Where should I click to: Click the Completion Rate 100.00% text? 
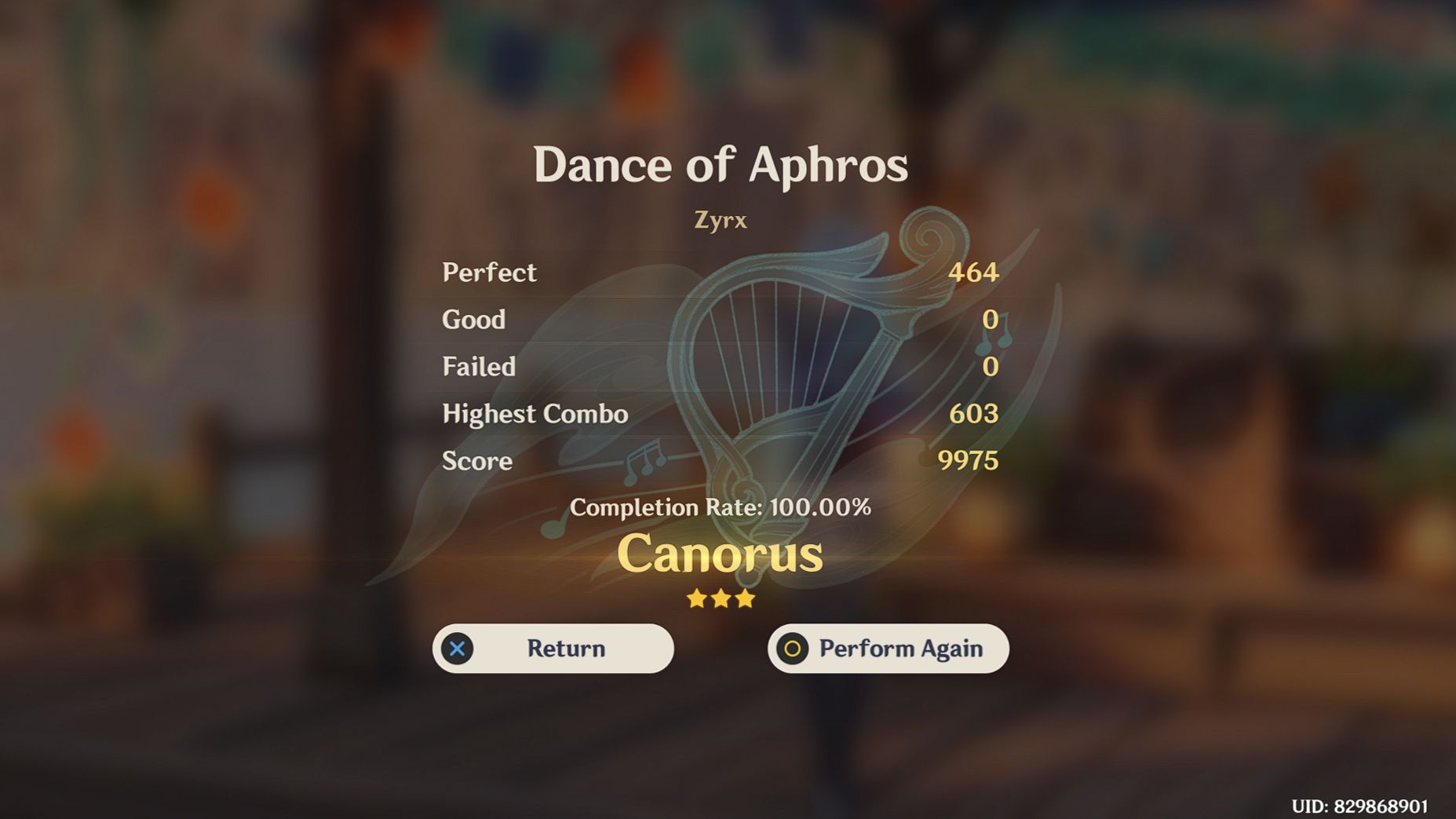pos(721,508)
